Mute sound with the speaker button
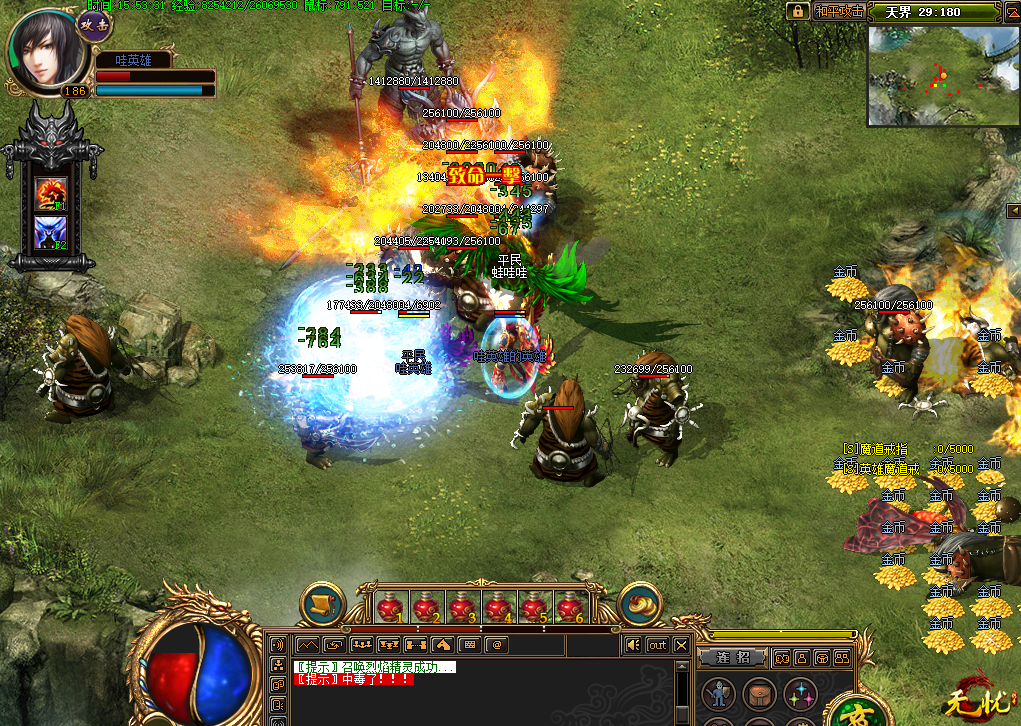Image resolution: width=1021 pixels, height=726 pixels. (632, 645)
